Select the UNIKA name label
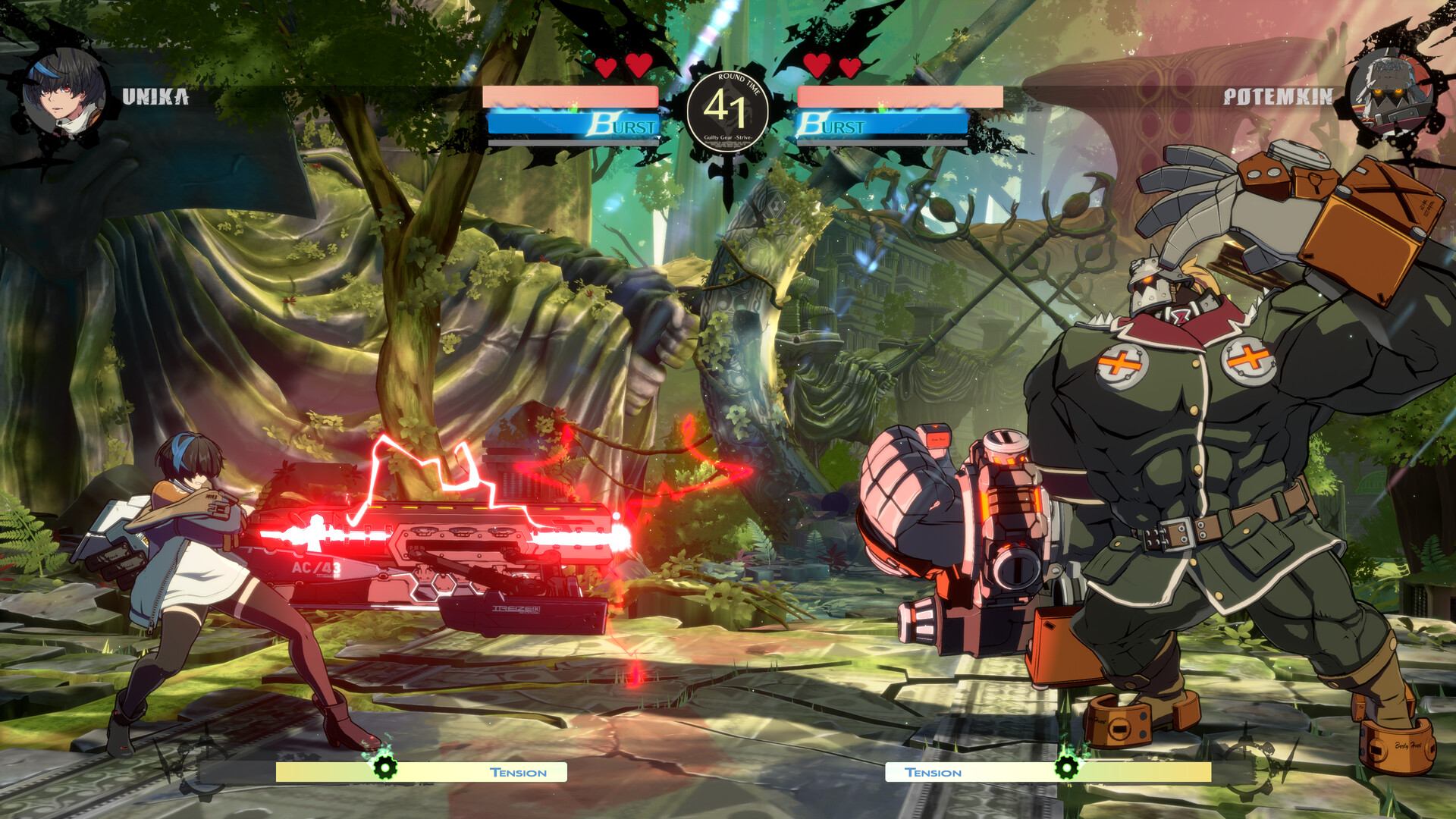 [x=154, y=97]
